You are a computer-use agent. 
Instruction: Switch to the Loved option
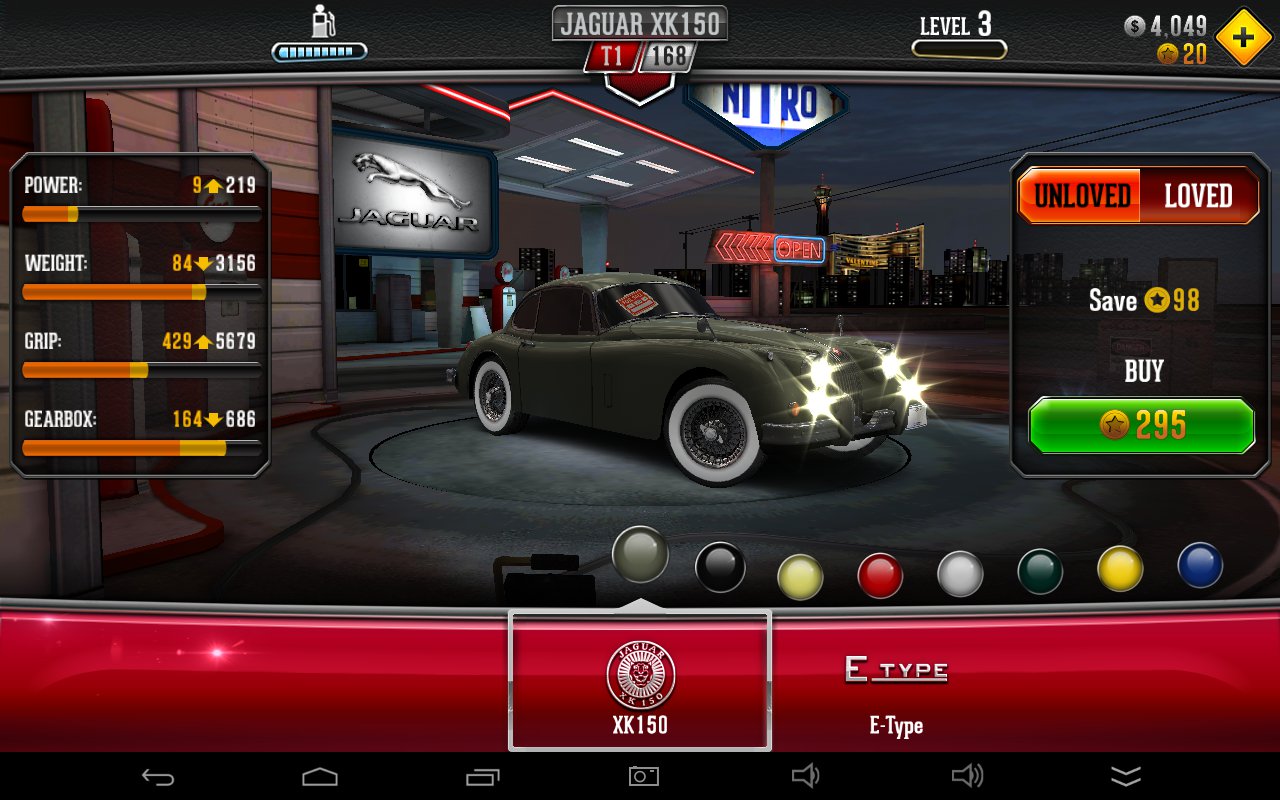[x=1197, y=196]
